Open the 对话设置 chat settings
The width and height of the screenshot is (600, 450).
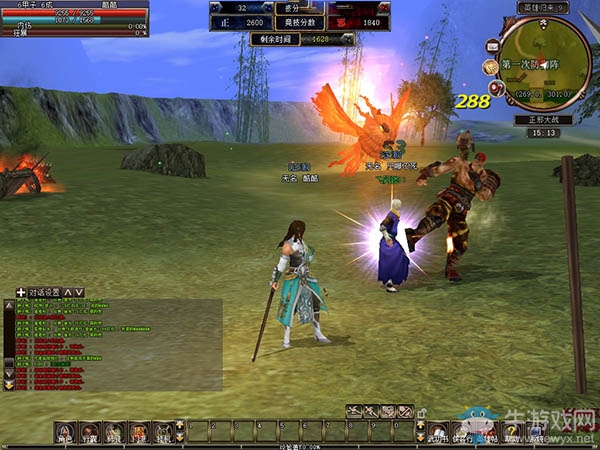(44, 293)
